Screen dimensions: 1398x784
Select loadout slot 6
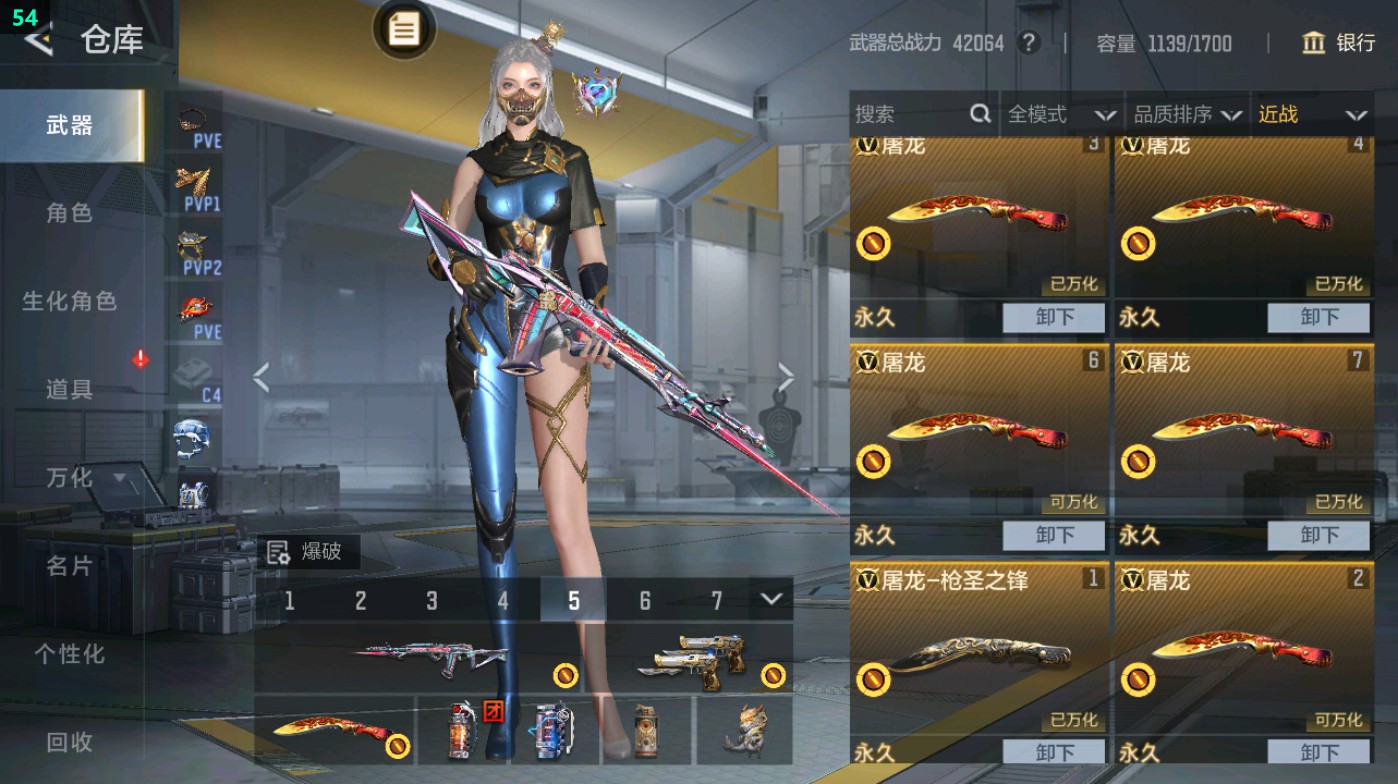point(645,601)
